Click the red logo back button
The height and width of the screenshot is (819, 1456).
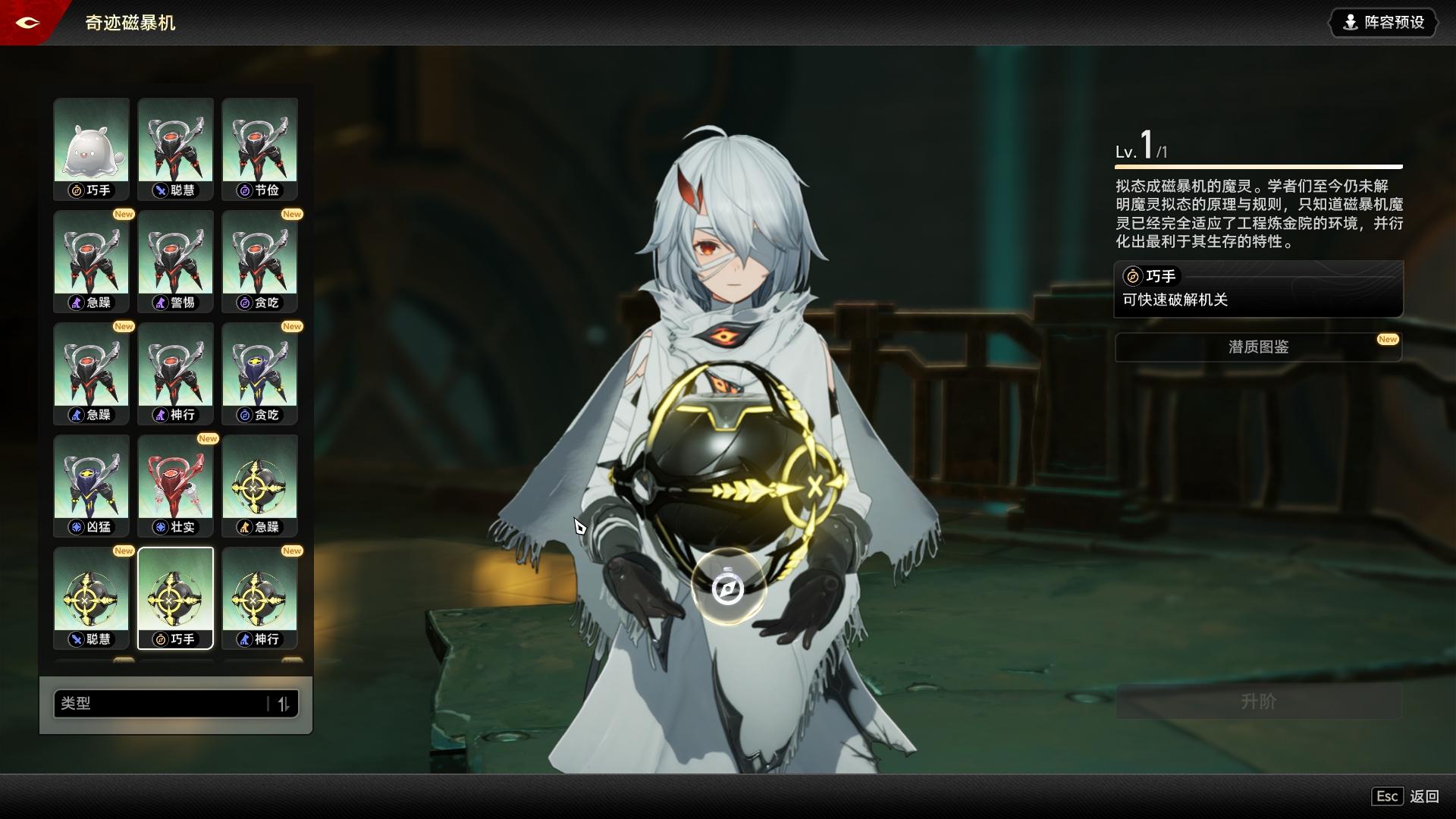tap(27, 23)
